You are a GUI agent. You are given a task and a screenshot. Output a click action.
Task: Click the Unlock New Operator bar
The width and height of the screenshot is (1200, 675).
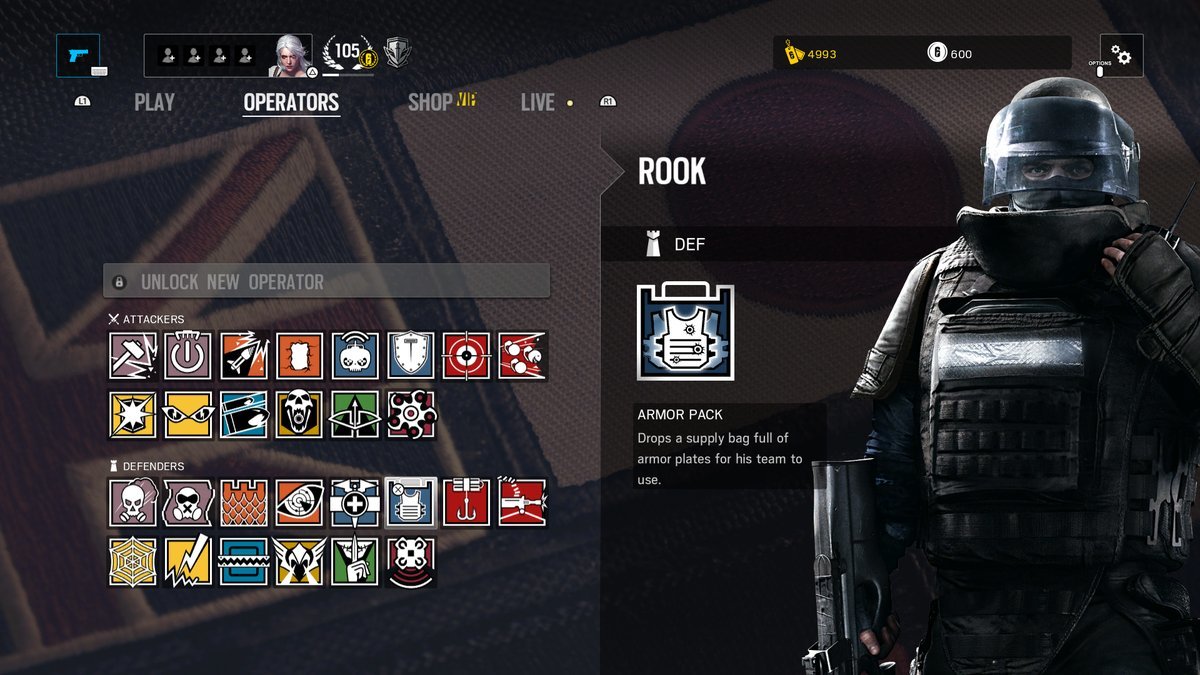(x=327, y=281)
